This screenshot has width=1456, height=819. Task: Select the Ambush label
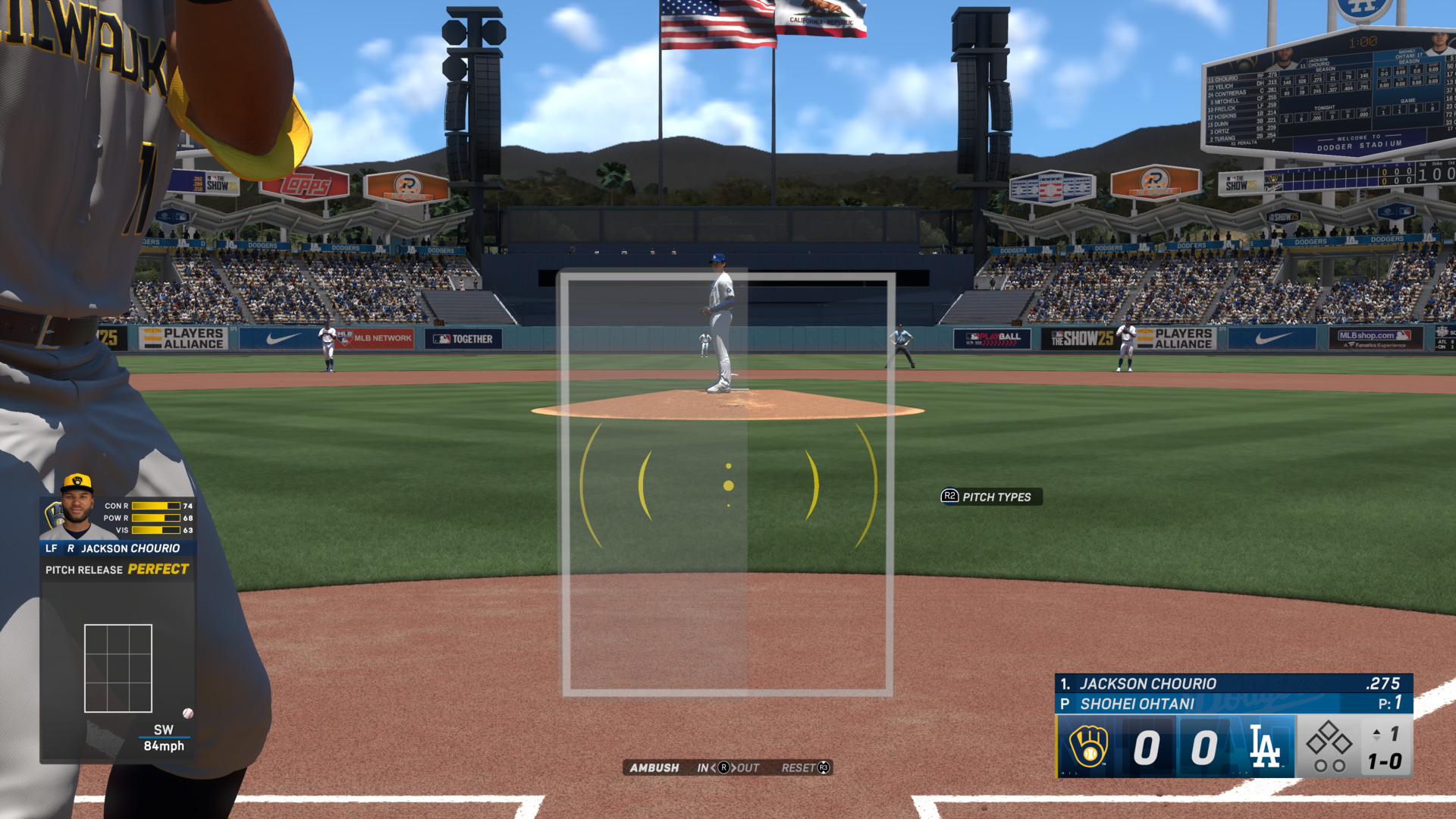(654, 767)
